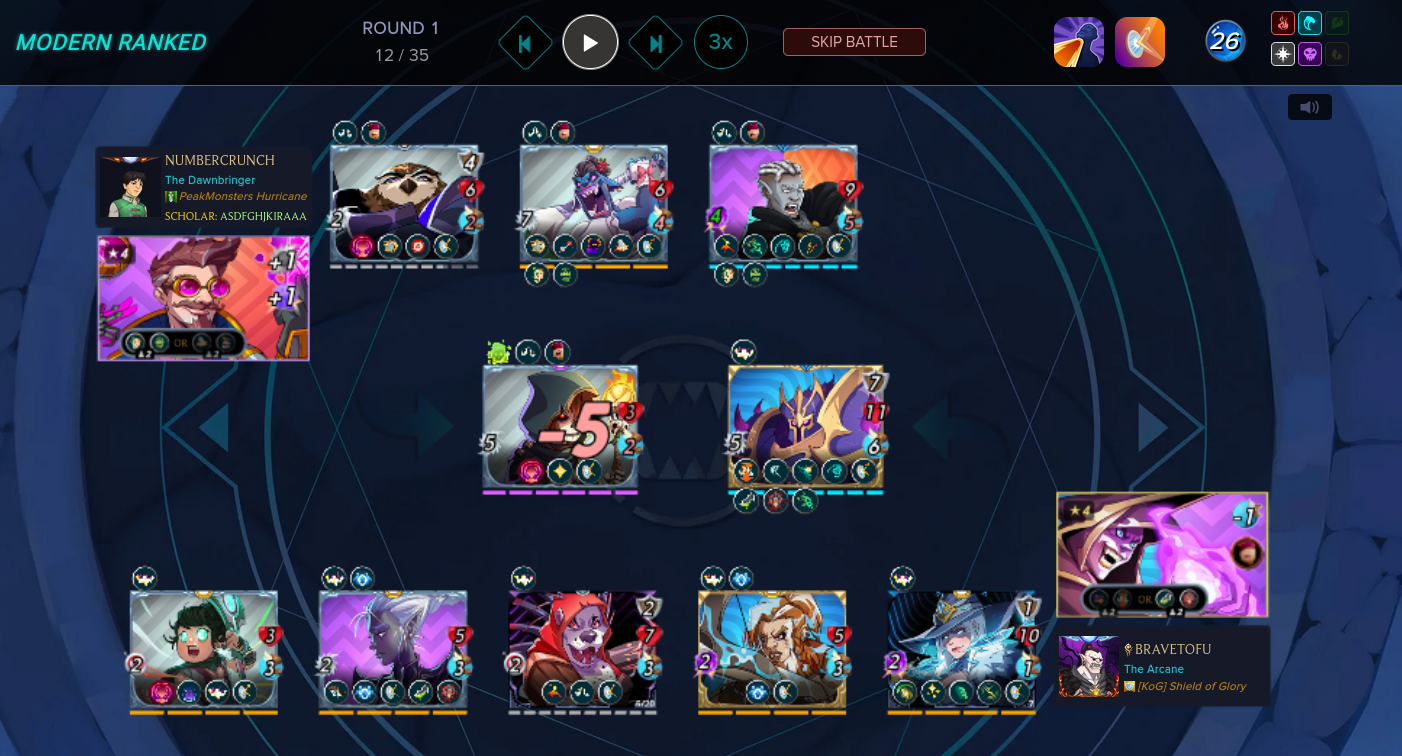View the first battle ruleset icon

(x=1078, y=42)
